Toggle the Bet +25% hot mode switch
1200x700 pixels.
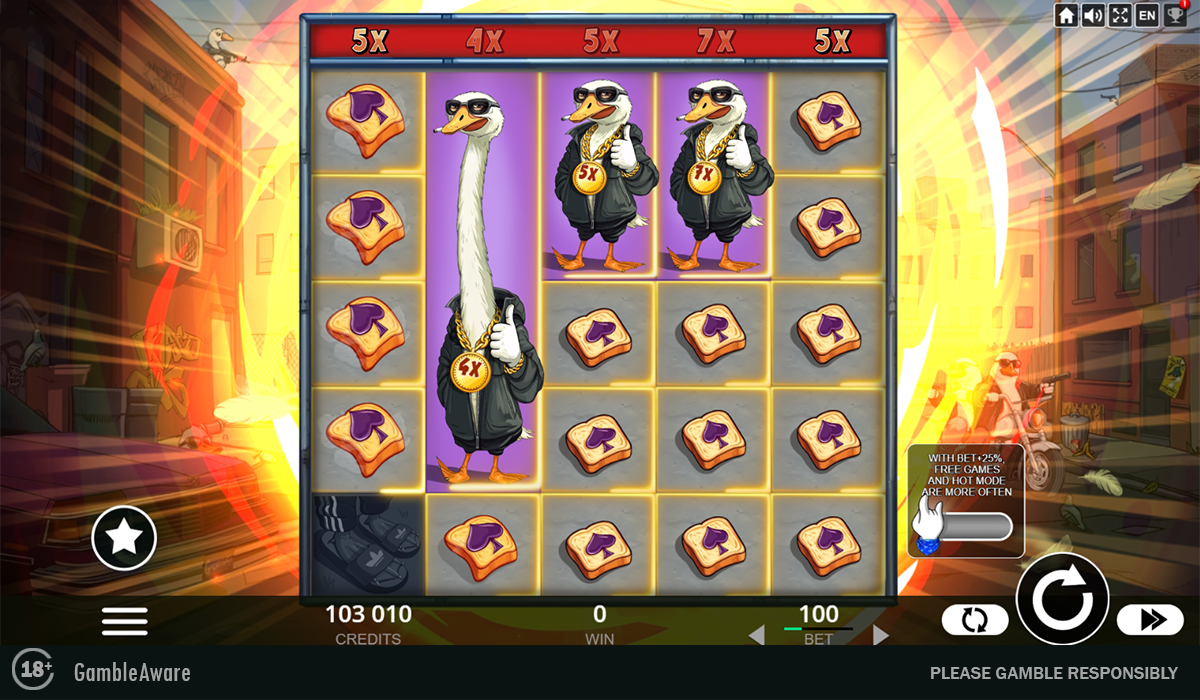point(965,526)
